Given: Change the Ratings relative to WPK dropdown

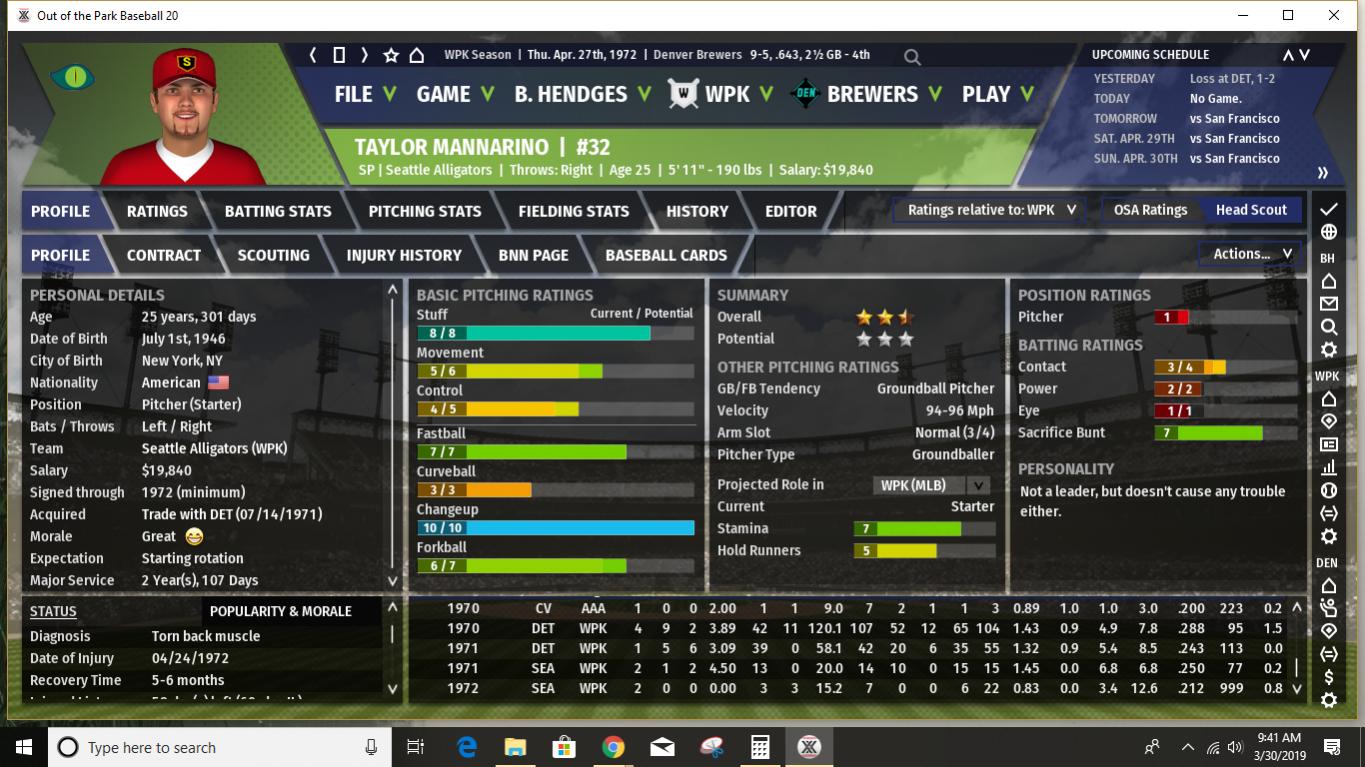Looking at the screenshot, I should pyautogui.click(x=991, y=210).
